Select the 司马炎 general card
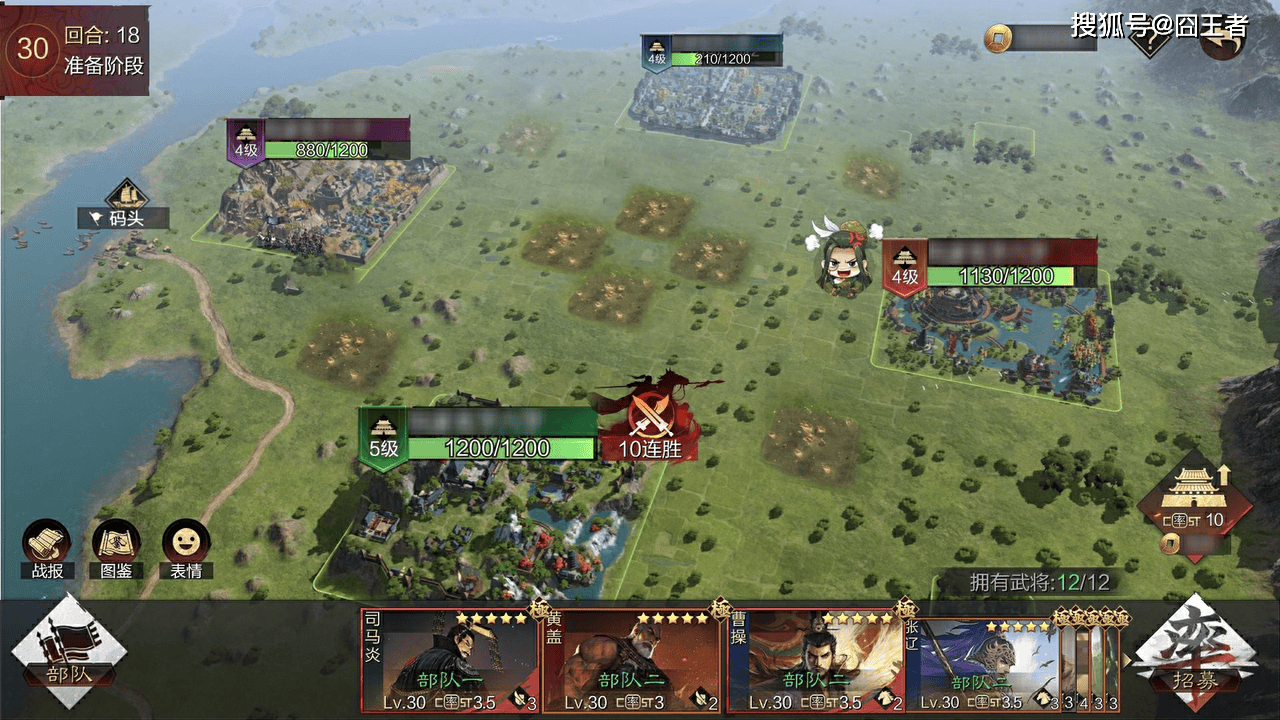The image size is (1280, 720). click(x=450, y=661)
